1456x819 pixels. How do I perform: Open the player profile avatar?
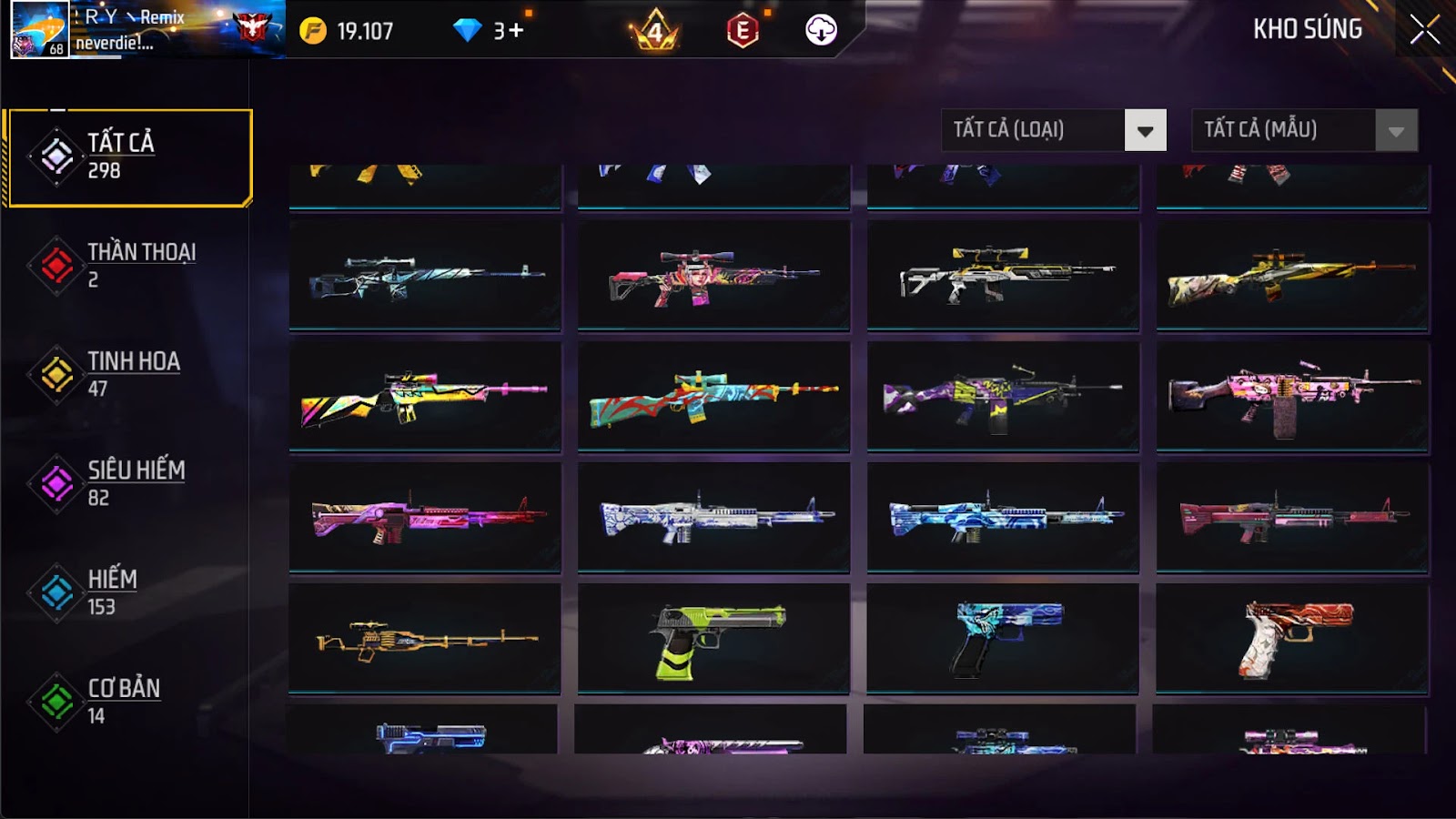click(x=39, y=29)
